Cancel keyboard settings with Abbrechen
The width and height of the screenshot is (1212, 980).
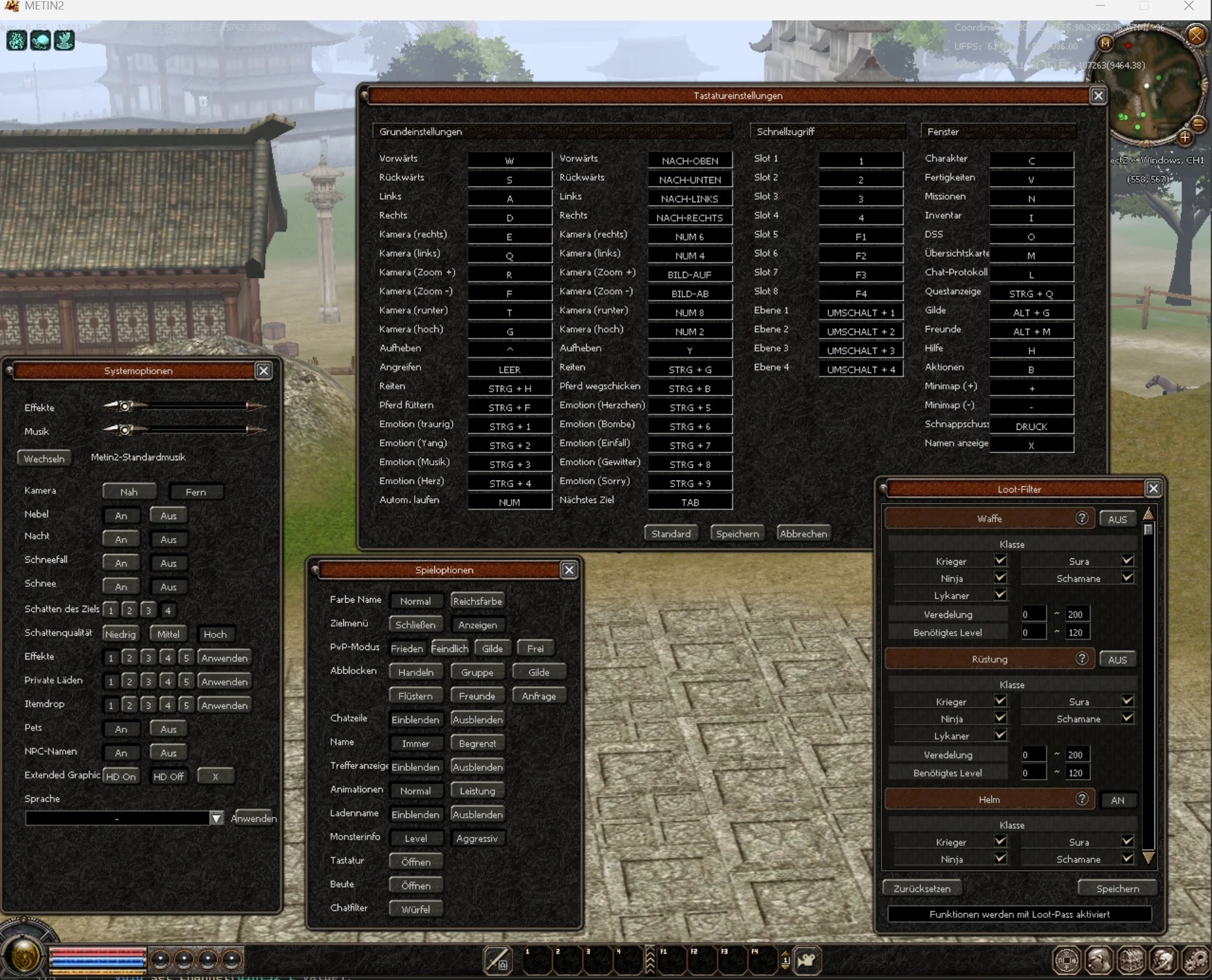(803, 534)
